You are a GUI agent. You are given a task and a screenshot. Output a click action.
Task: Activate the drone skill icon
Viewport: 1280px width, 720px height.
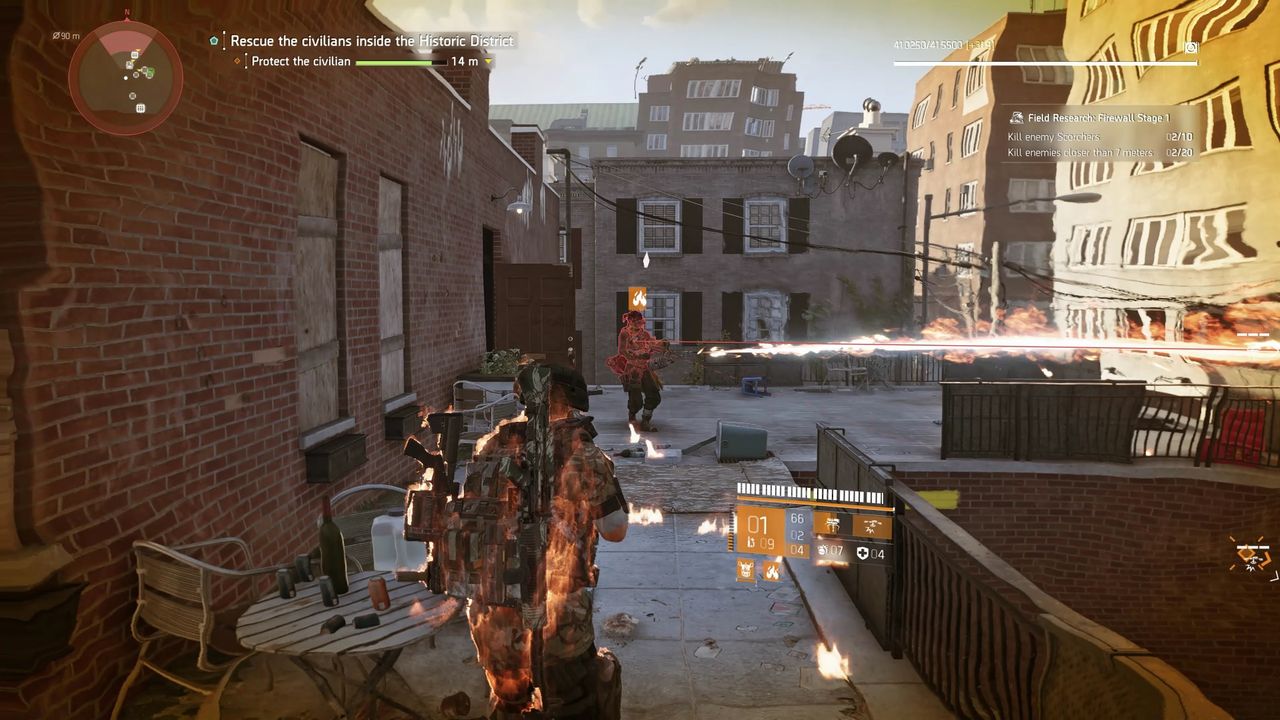point(870,524)
